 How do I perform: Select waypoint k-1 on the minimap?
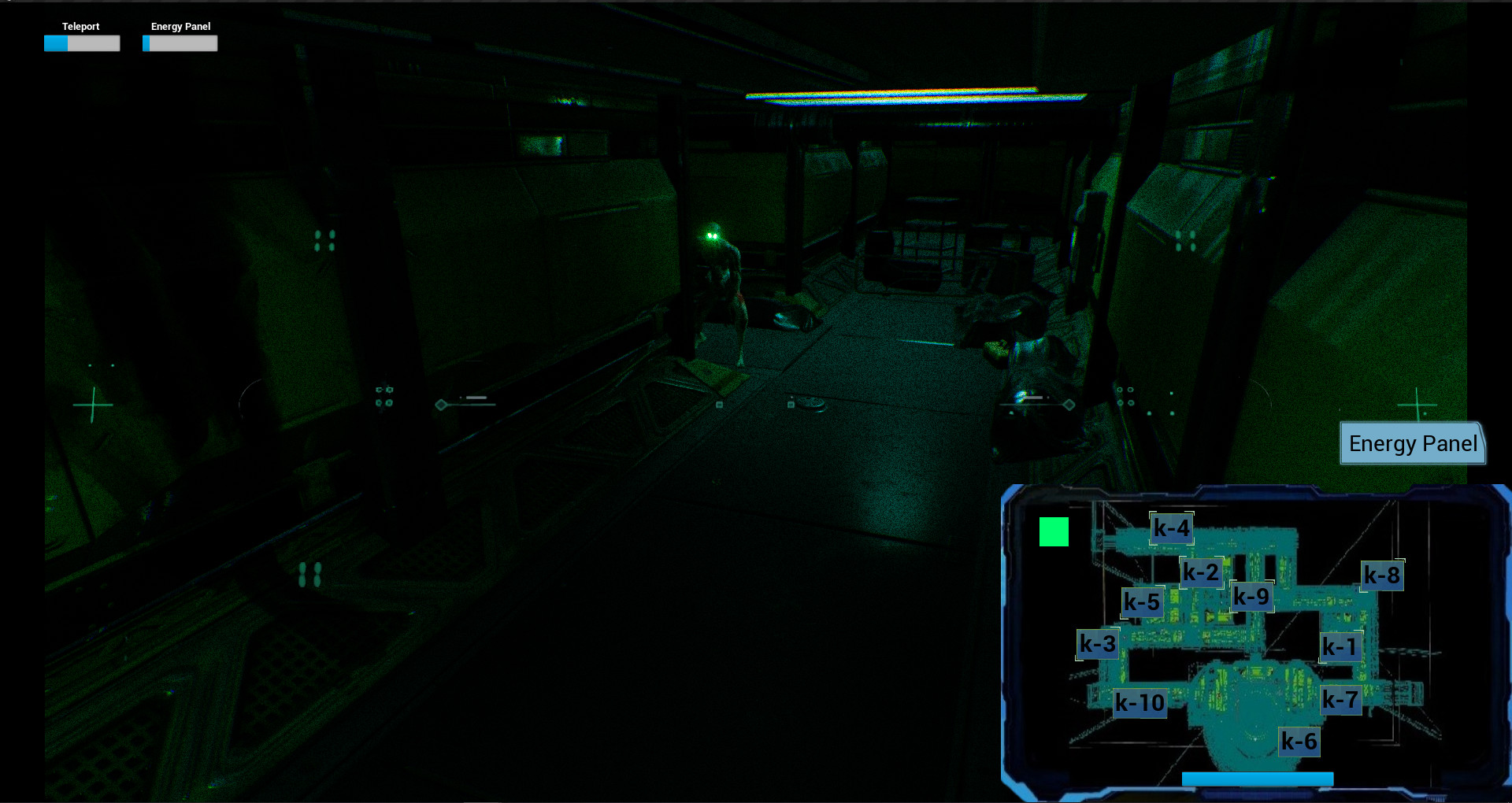1340,646
